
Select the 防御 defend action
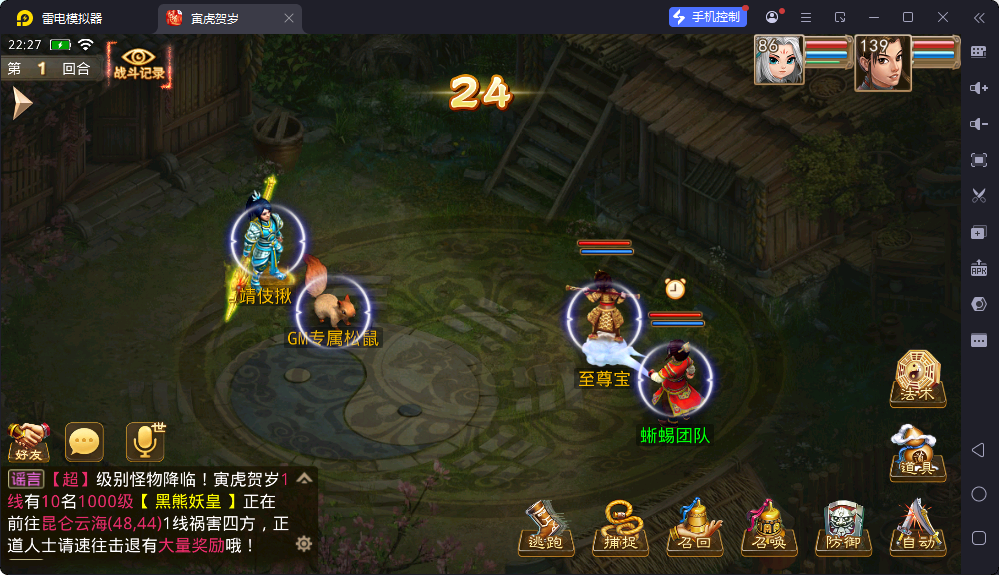pyautogui.click(x=843, y=527)
